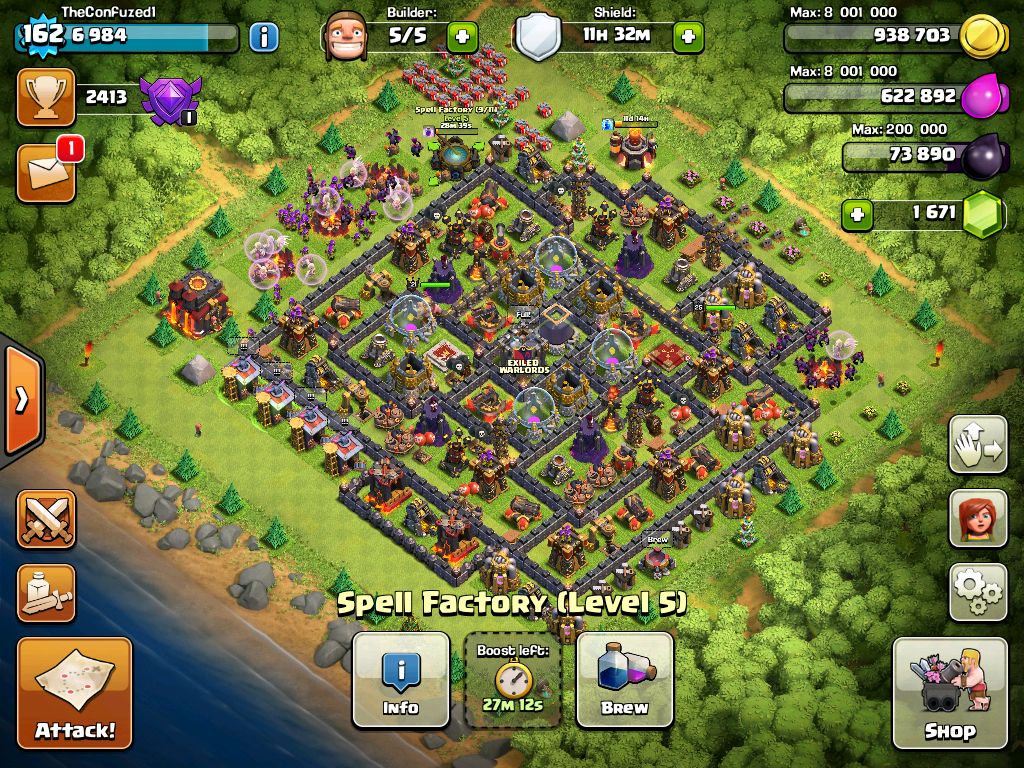The width and height of the screenshot is (1024, 768).
Task: Add more builders with plus button
Action: (x=462, y=38)
